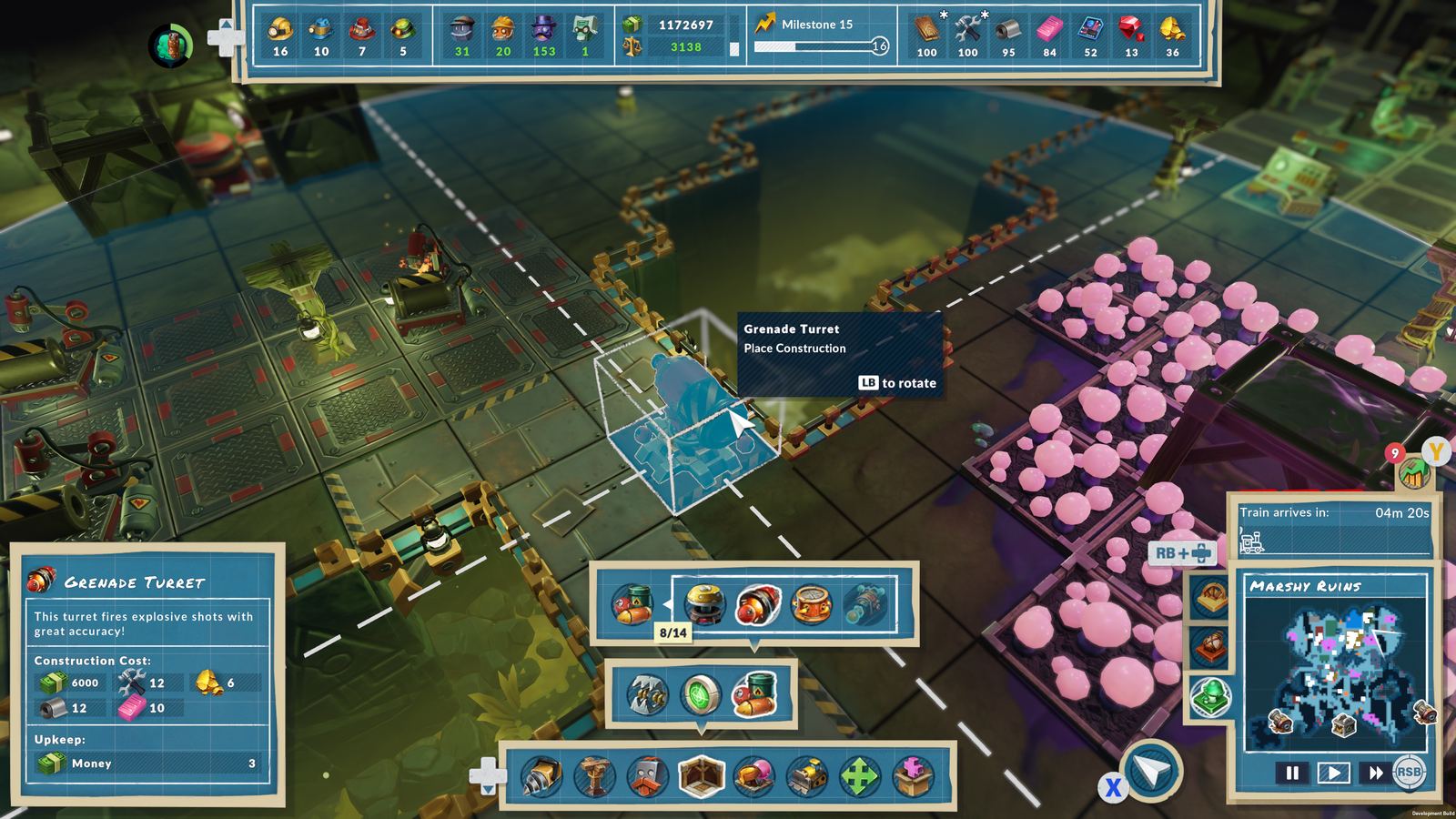
Task: Select the bear trap subcategory icon
Action: click(x=647, y=695)
